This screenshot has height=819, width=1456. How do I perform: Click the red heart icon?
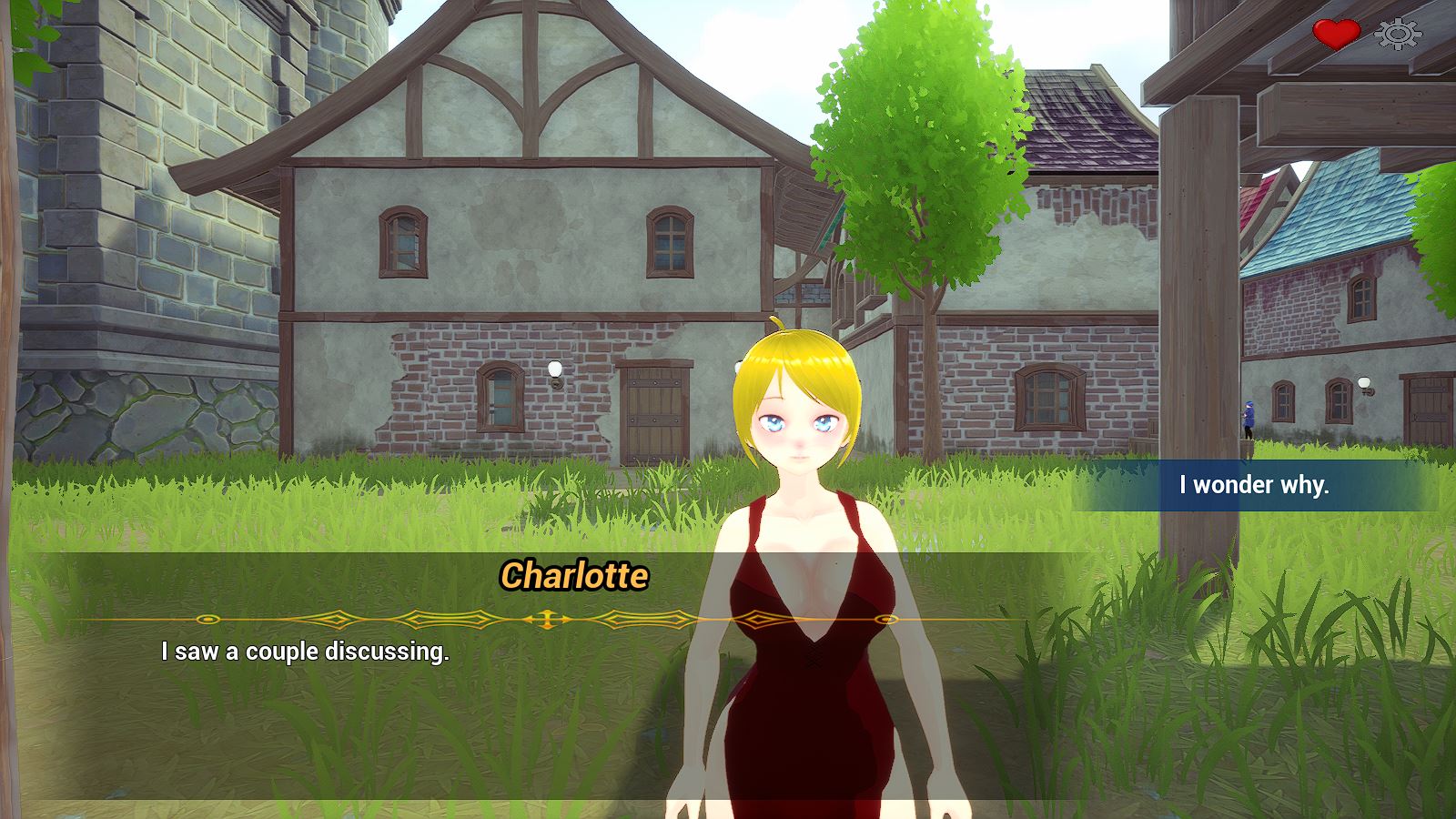click(x=1335, y=35)
